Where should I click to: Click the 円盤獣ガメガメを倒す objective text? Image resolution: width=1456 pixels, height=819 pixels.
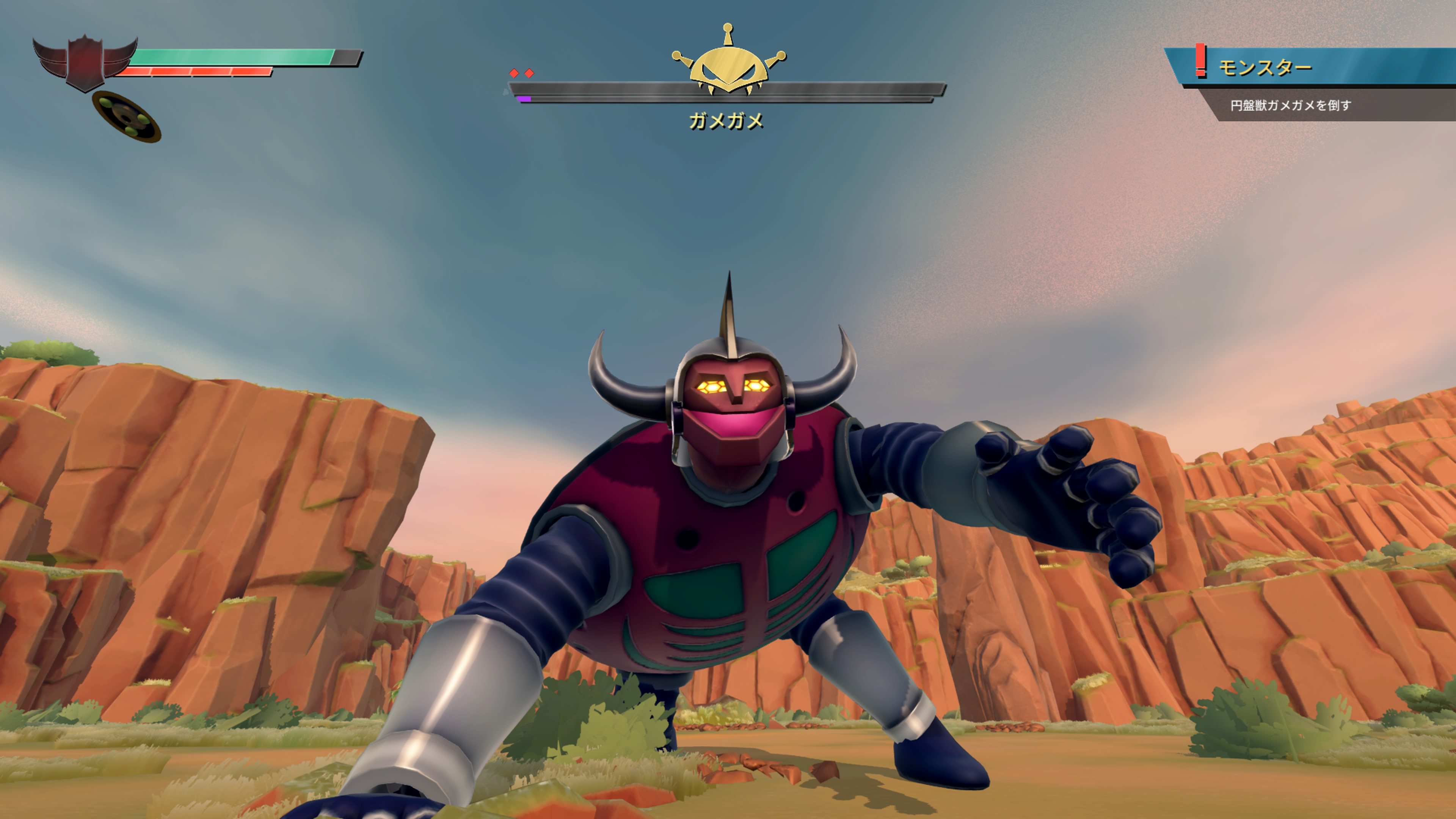coord(1290,106)
